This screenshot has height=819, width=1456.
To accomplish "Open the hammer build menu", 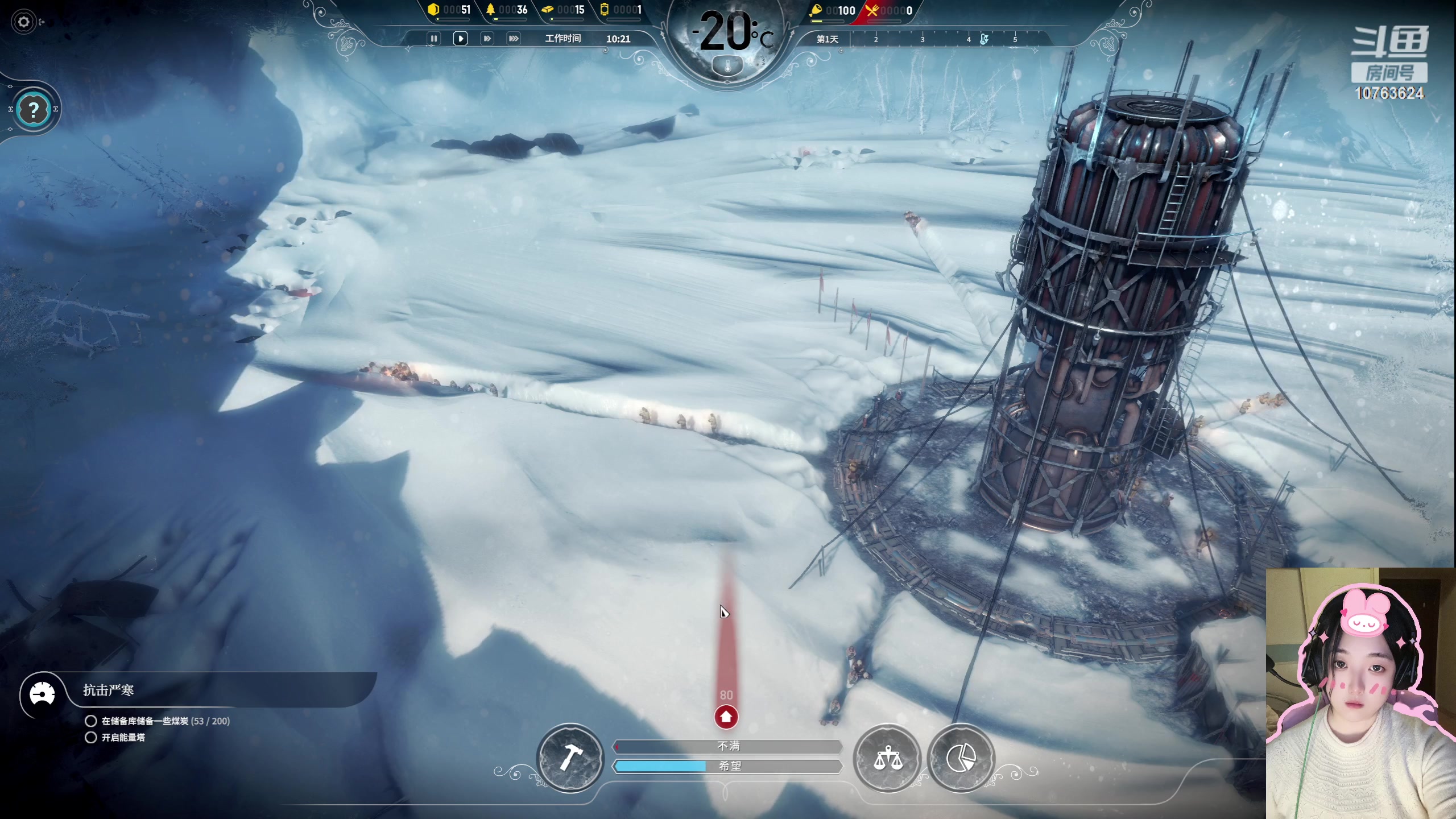I will coord(570,758).
